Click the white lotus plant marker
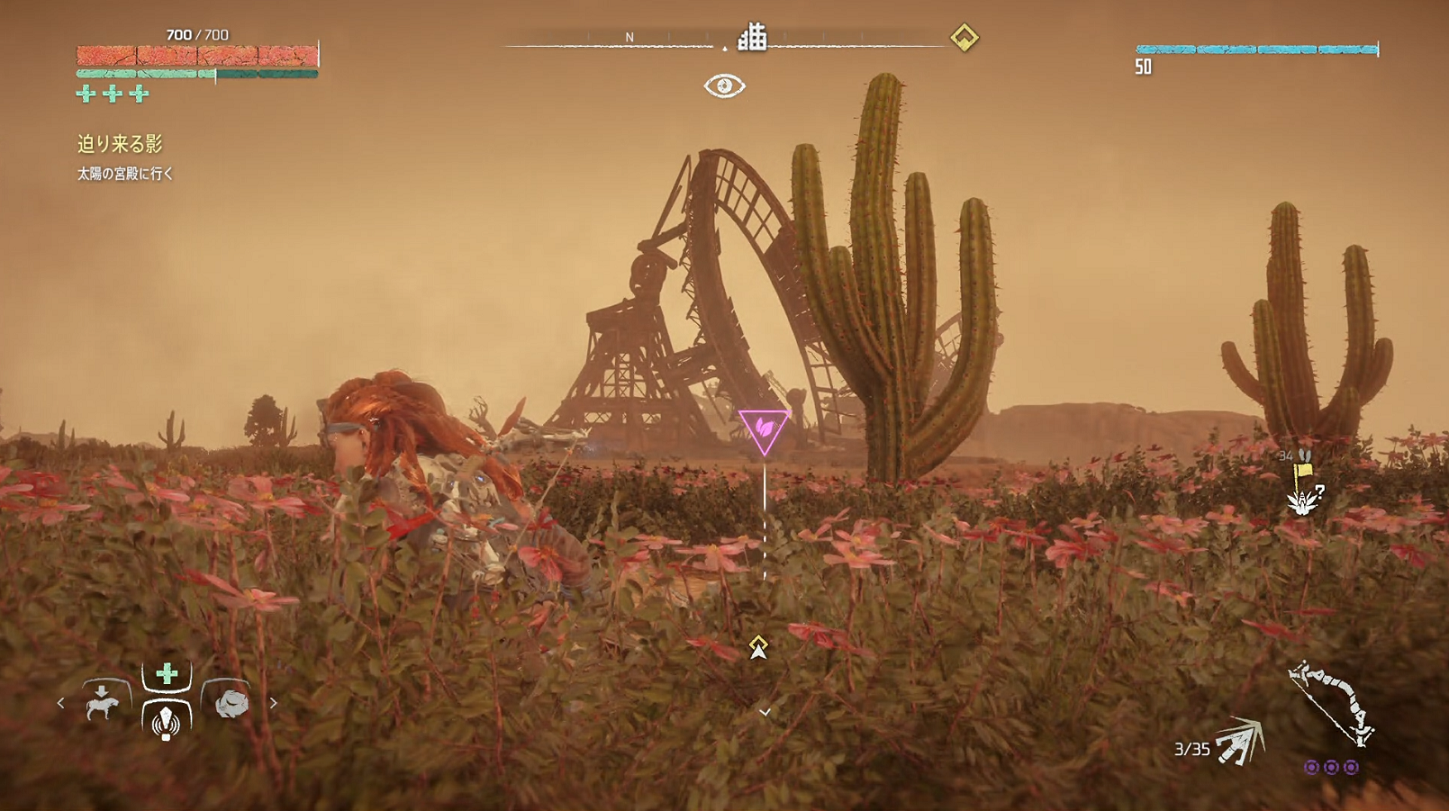The image size is (1449, 811). click(1303, 504)
